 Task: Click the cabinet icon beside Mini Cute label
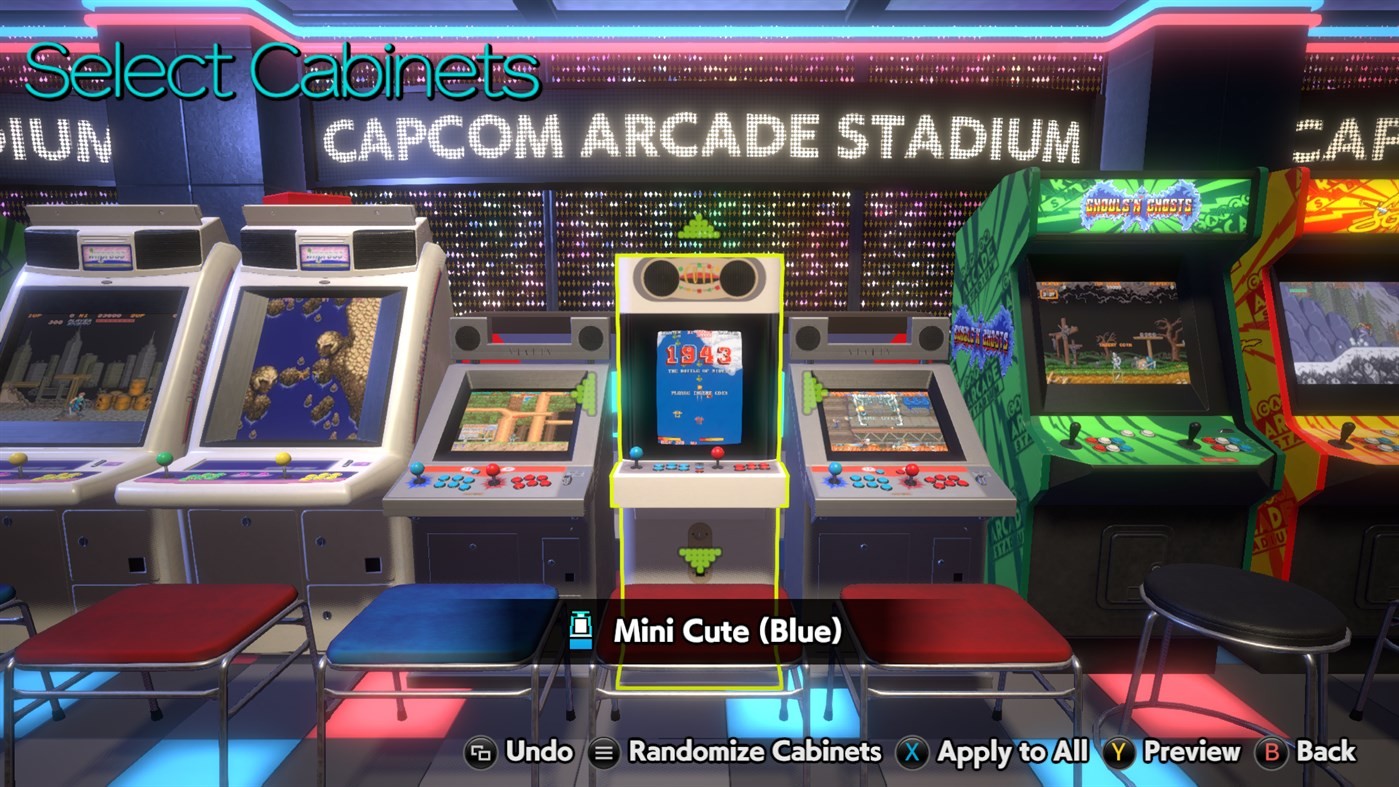click(x=580, y=631)
